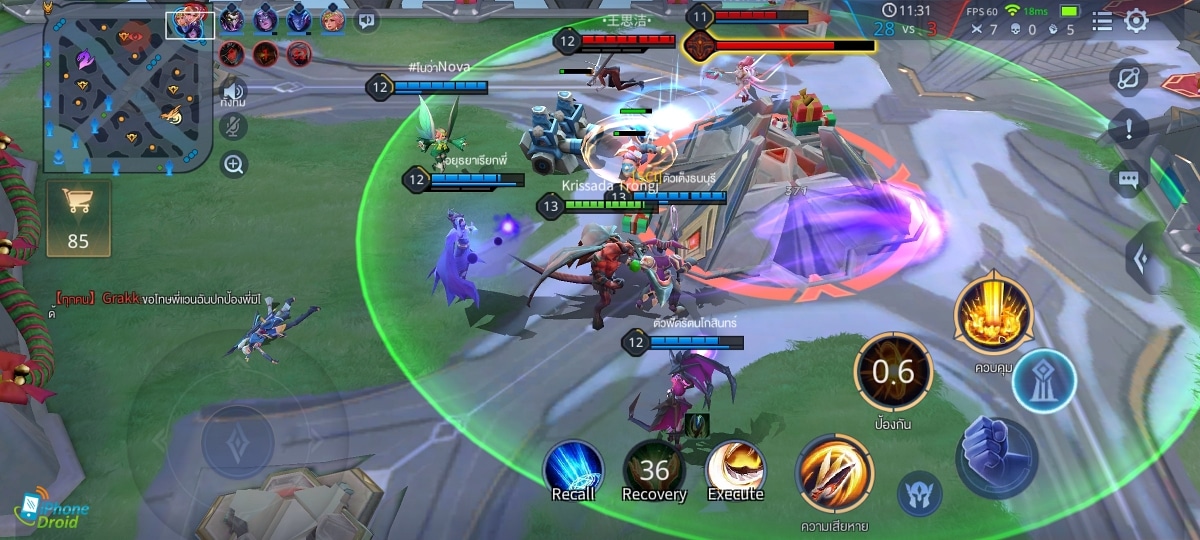Open the shop with the cart icon
Screen dimensions: 1200x540
click(78, 217)
